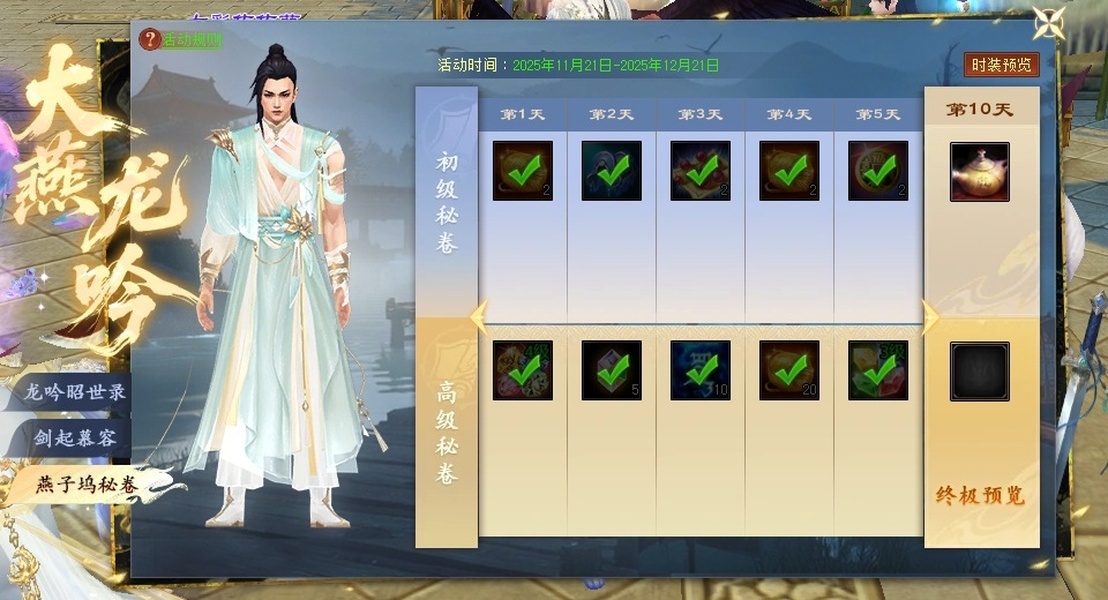Switch to the 龙吟昭世录 tab

[74, 392]
